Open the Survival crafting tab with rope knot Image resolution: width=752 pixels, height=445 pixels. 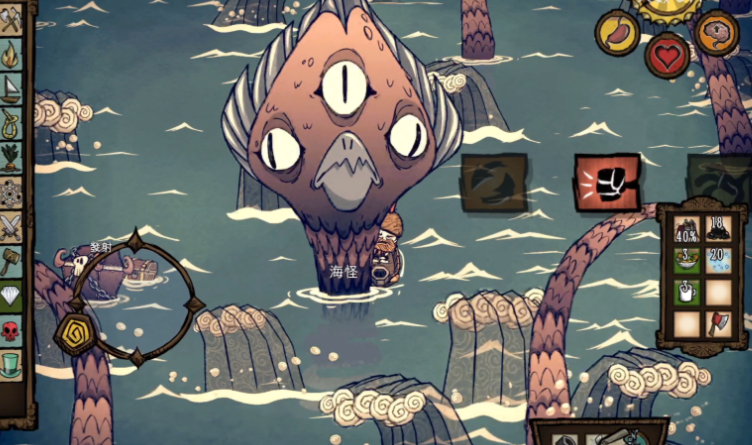pos(11,123)
